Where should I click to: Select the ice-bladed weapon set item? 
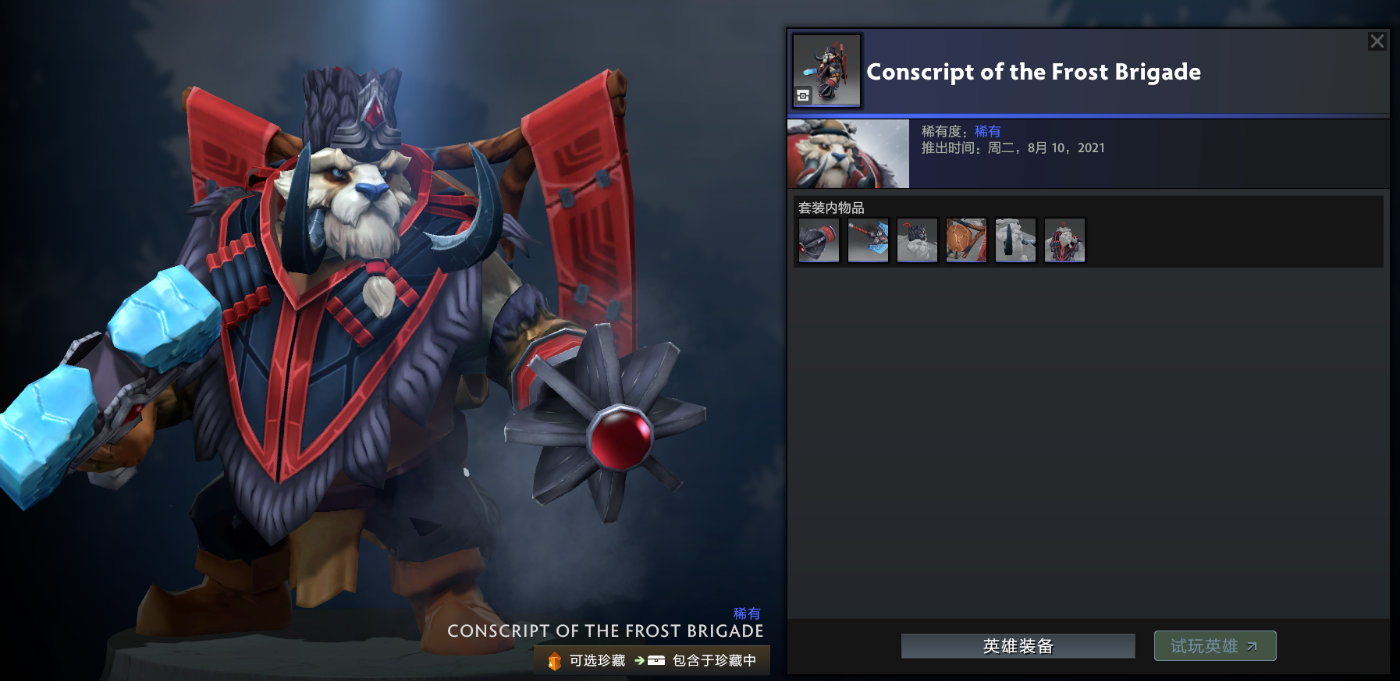pos(868,241)
